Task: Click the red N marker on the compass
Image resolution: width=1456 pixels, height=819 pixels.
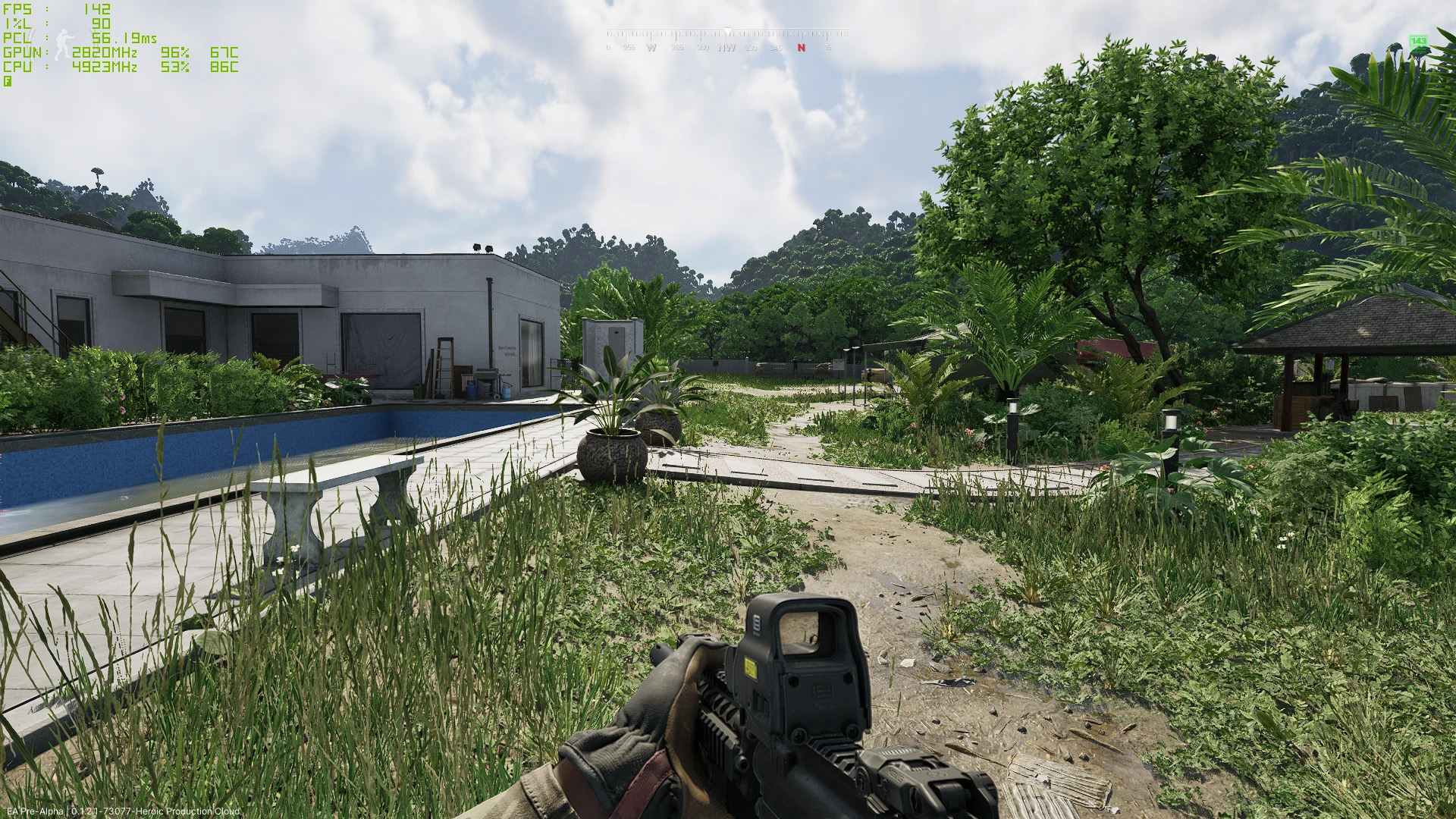Action: click(802, 46)
